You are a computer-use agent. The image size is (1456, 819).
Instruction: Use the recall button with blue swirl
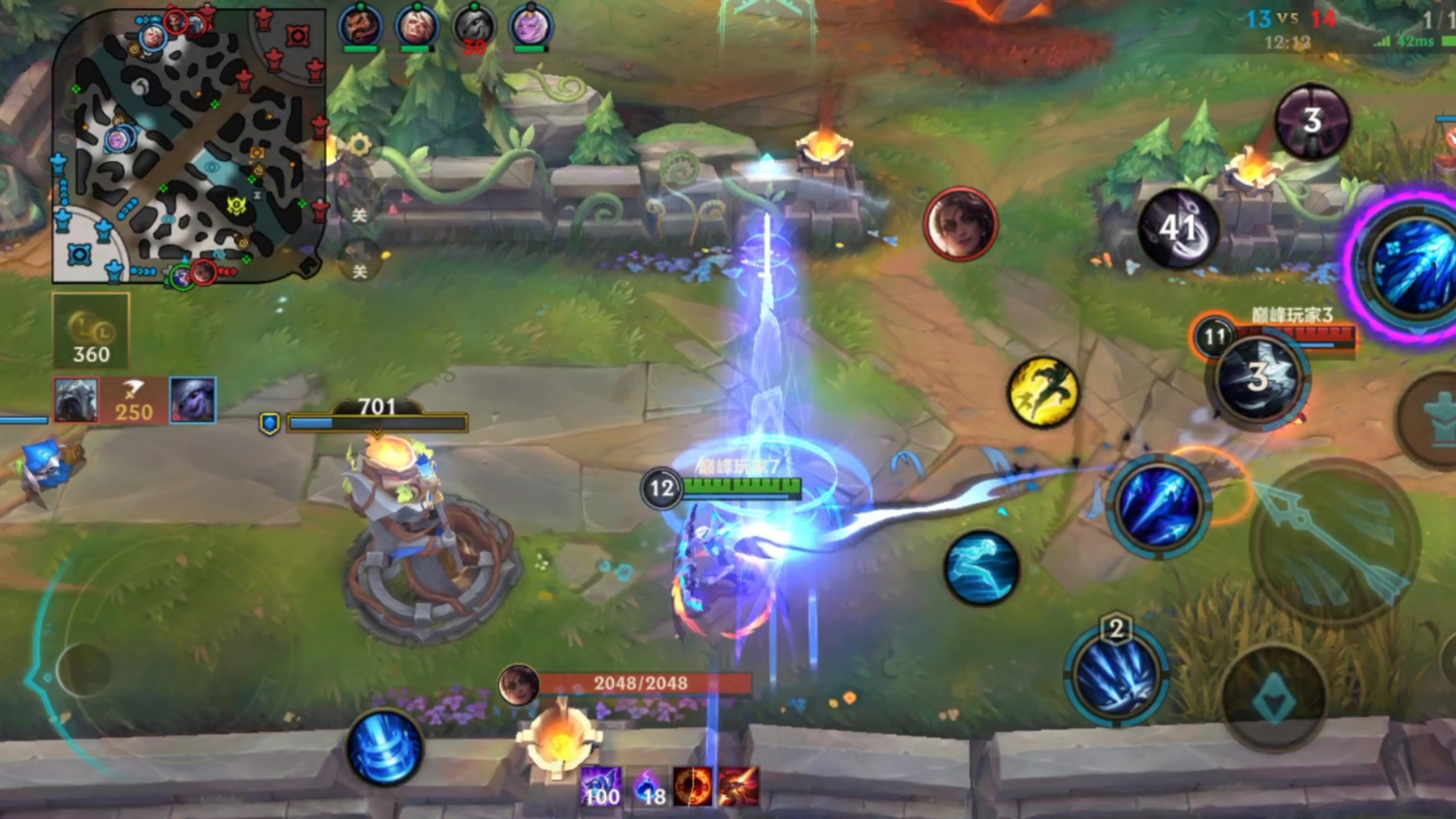[x=384, y=748]
